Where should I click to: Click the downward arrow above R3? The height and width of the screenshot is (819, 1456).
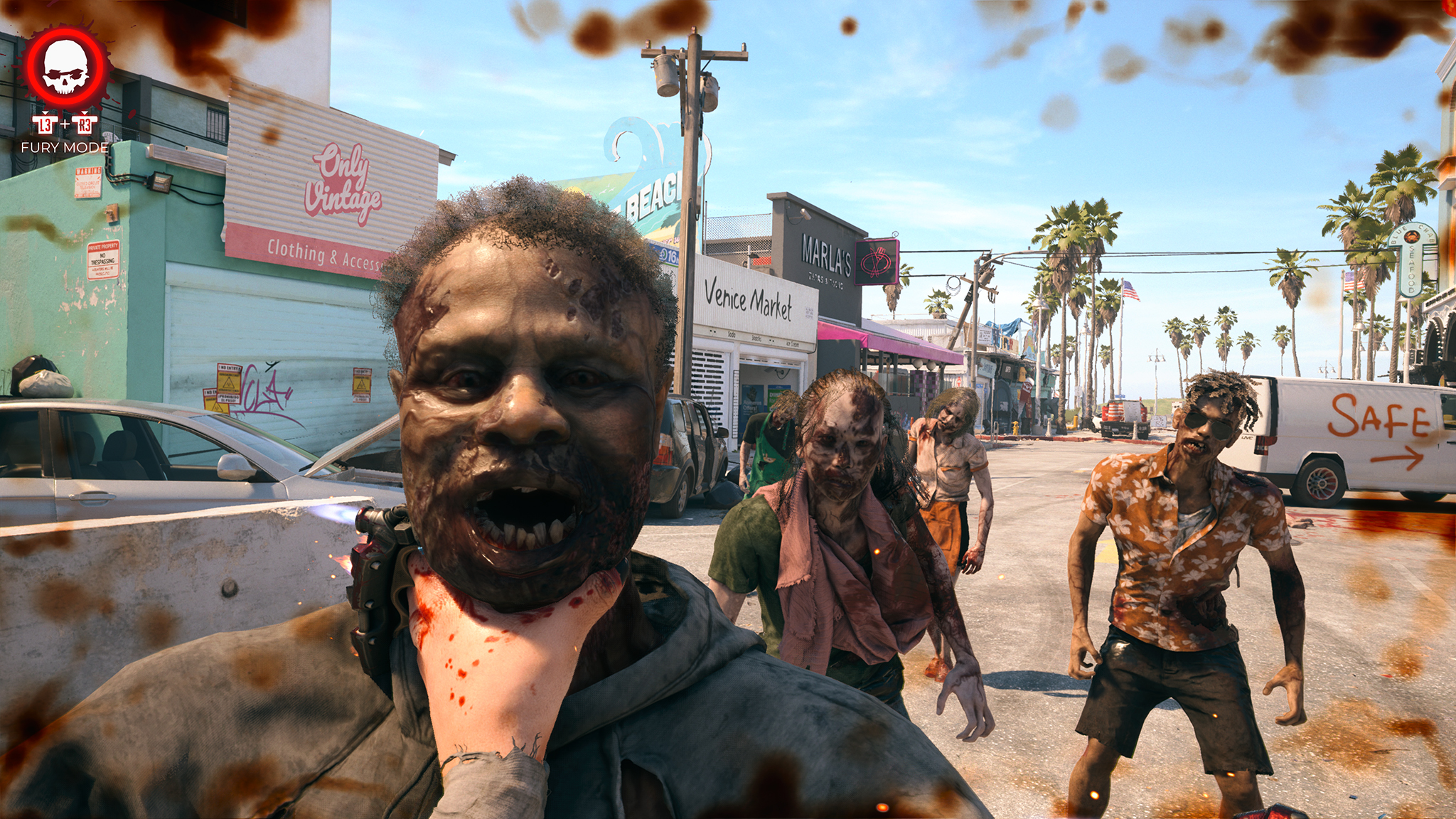85,112
